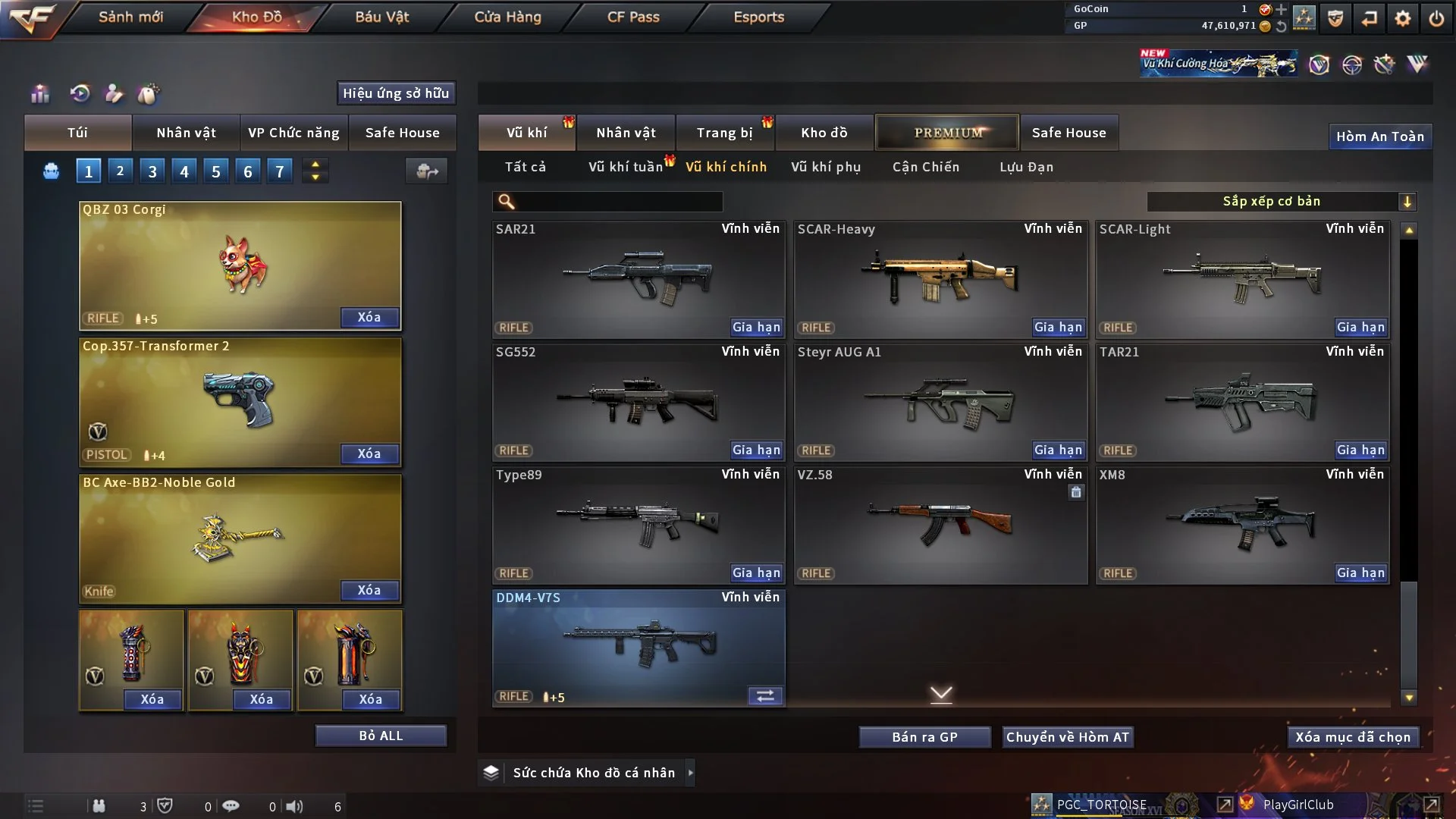The width and height of the screenshot is (1456, 819).
Task: Delete selection with Xóa mục đã chọn
Action: [x=1352, y=737]
